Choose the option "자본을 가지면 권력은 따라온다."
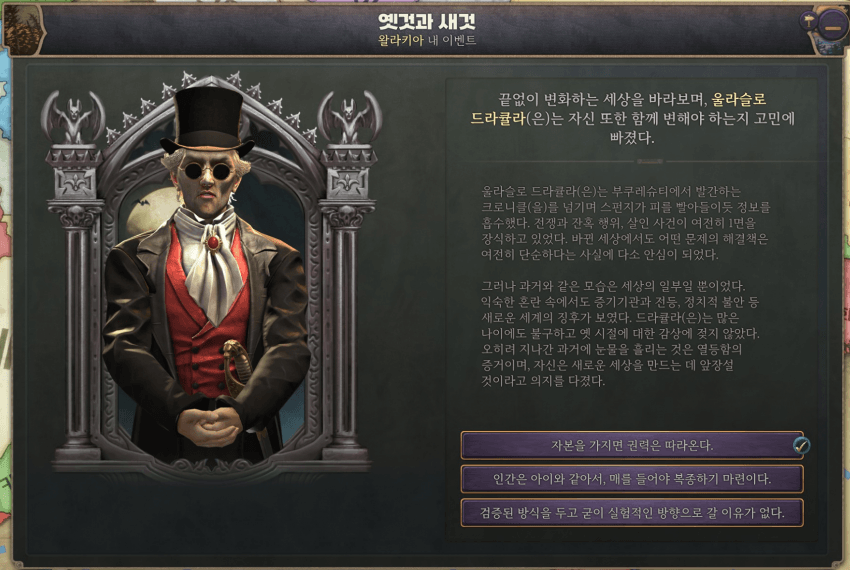 [630, 445]
